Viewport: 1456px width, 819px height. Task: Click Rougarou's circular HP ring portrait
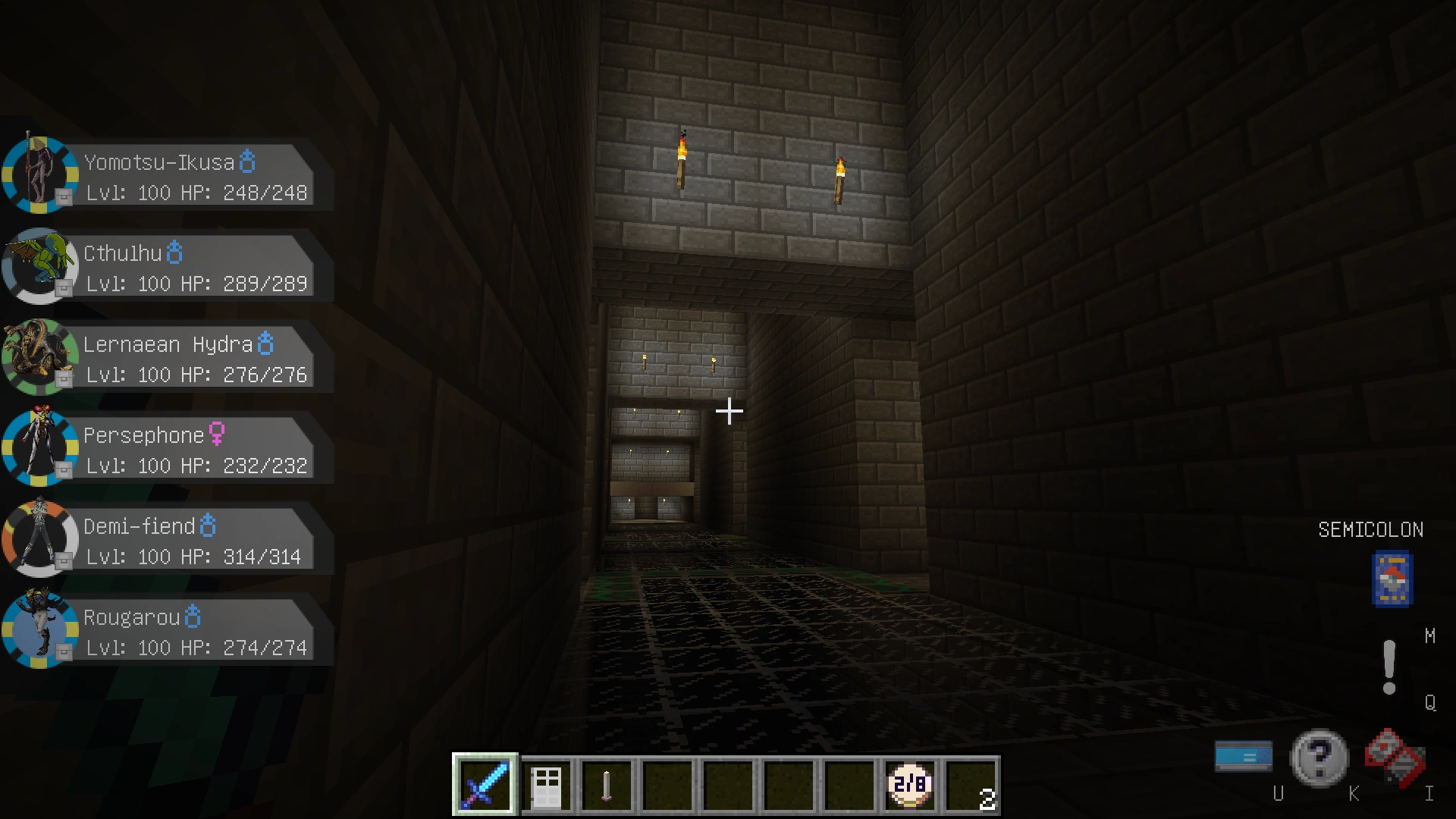pos(39,630)
